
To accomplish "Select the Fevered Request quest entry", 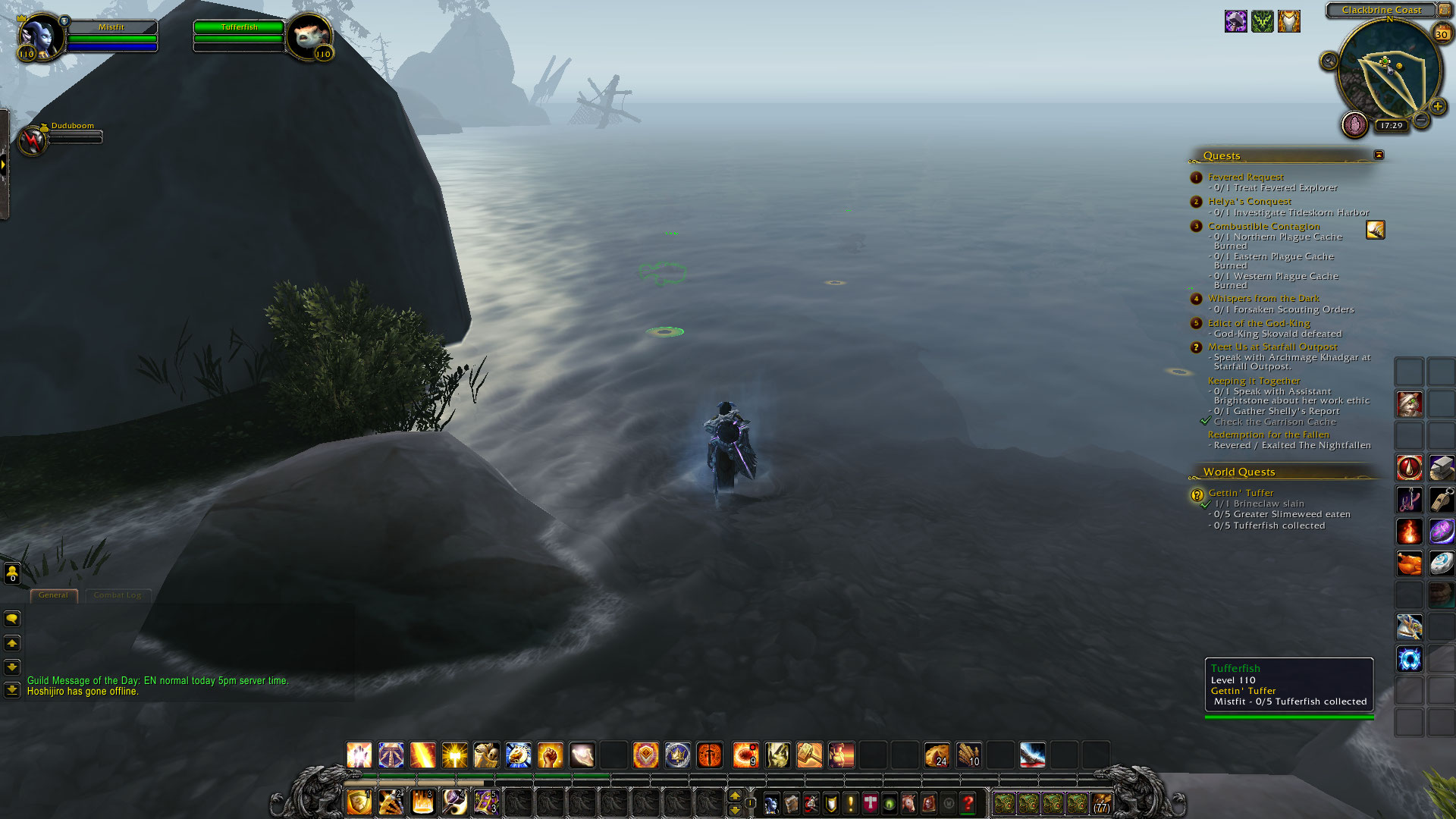I will [x=1245, y=177].
